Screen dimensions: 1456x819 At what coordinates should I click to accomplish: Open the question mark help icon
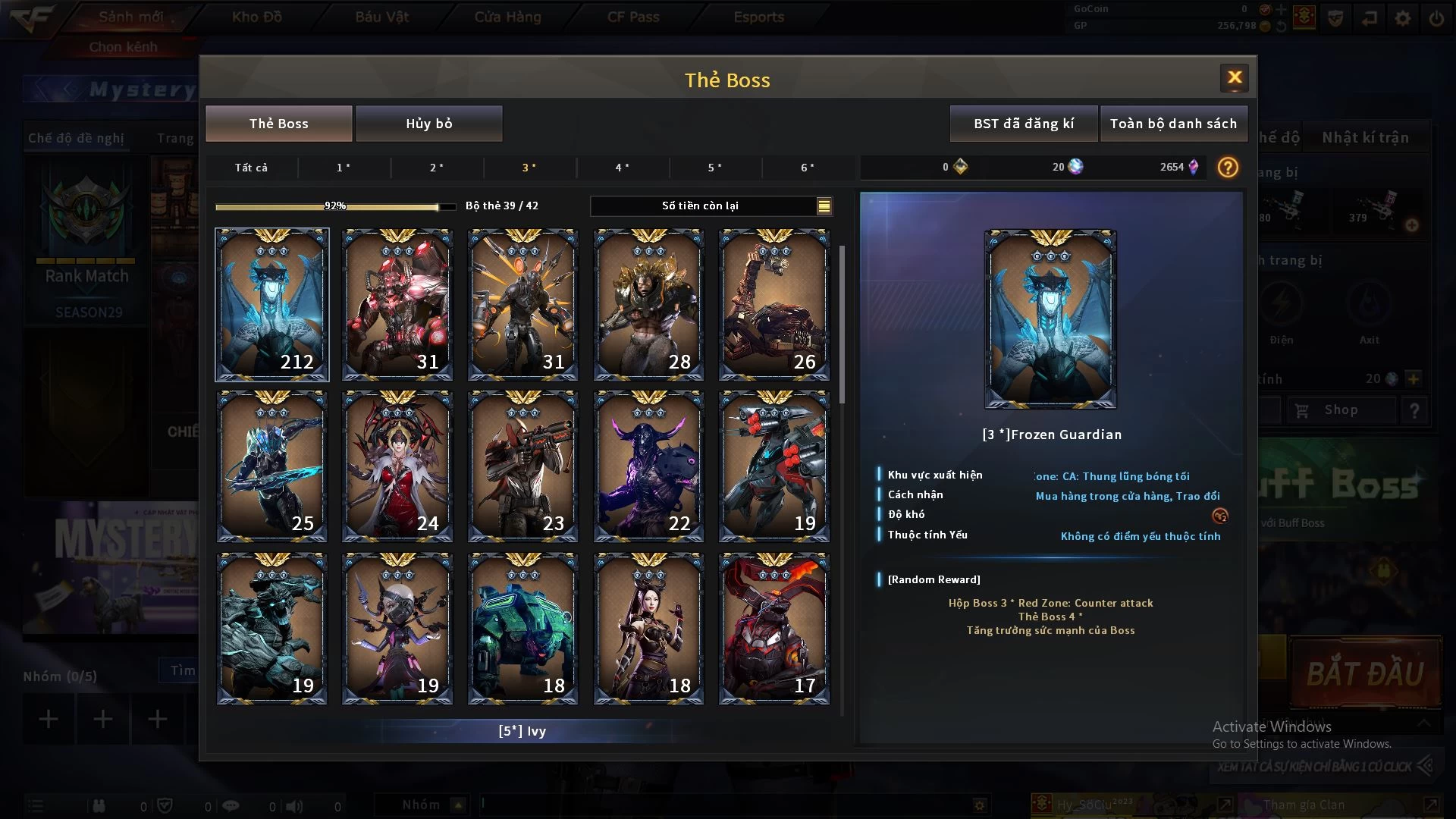pos(1228,168)
